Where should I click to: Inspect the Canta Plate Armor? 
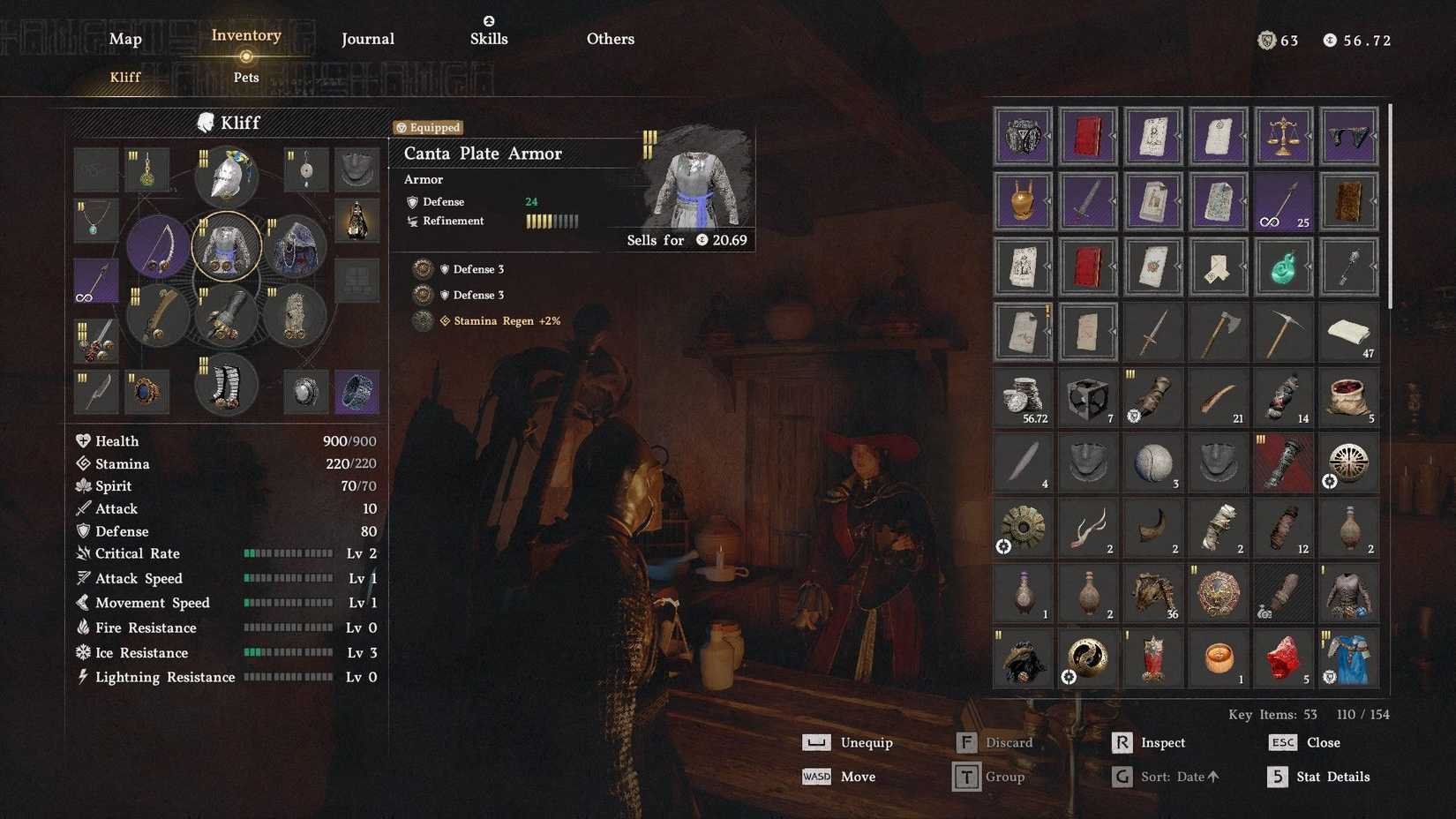pos(1163,742)
